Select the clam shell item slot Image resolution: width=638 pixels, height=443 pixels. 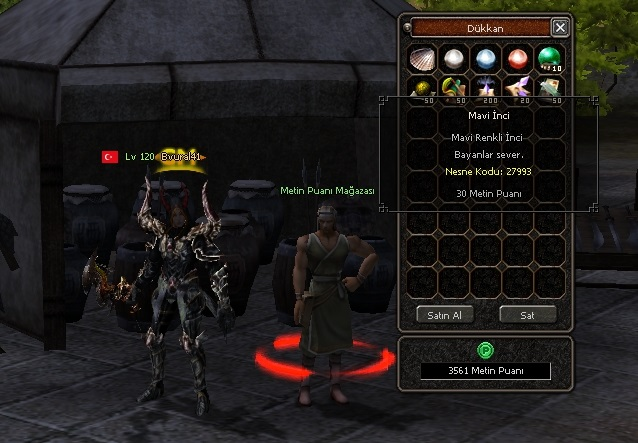[x=423, y=59]
